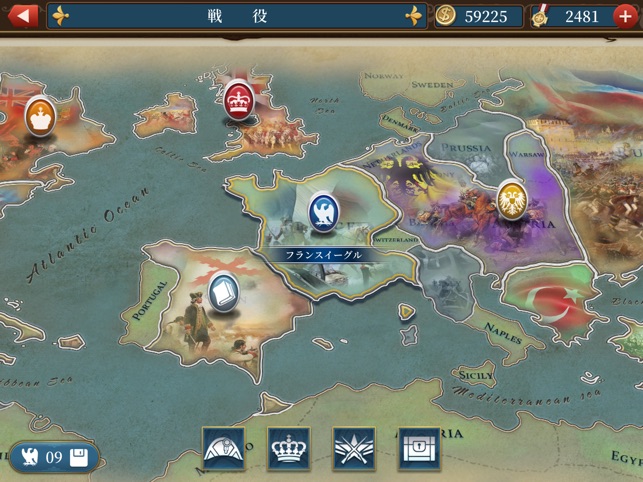The image size is (643, 482).
Task: Go back with the red arrow button
Action: (x=22, y=16)
